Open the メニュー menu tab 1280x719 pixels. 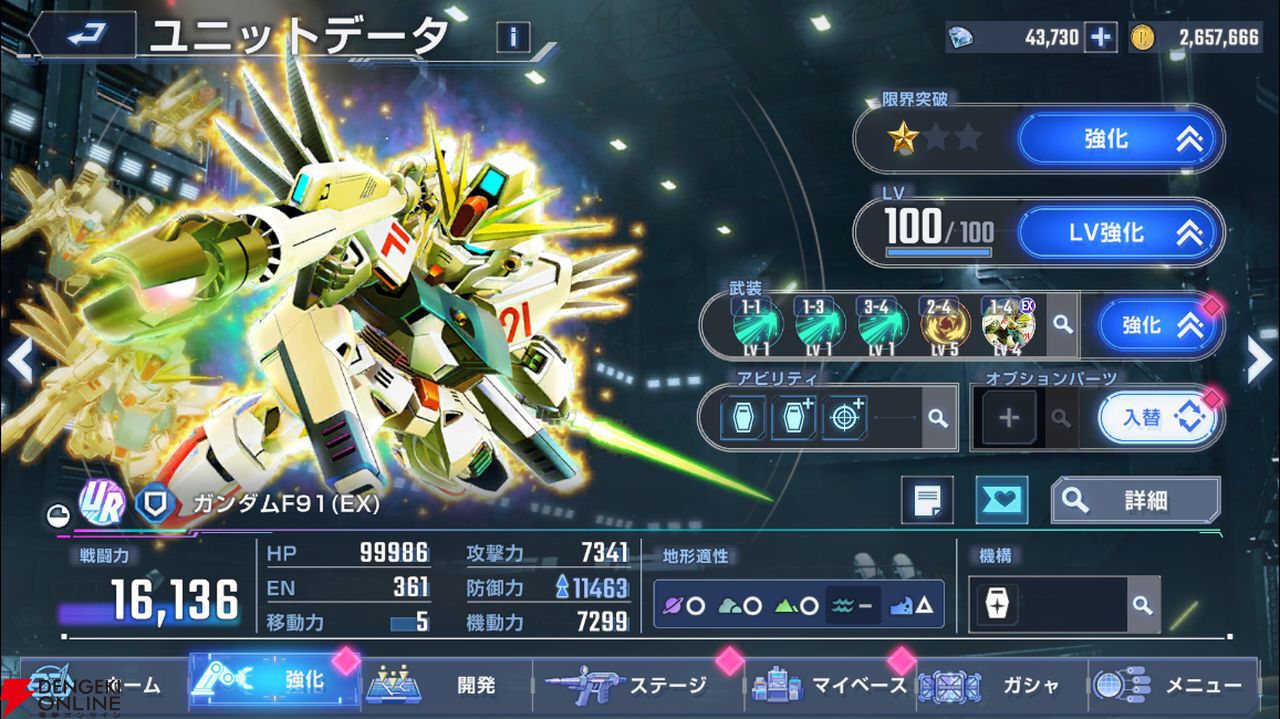tap(1172, 685)
